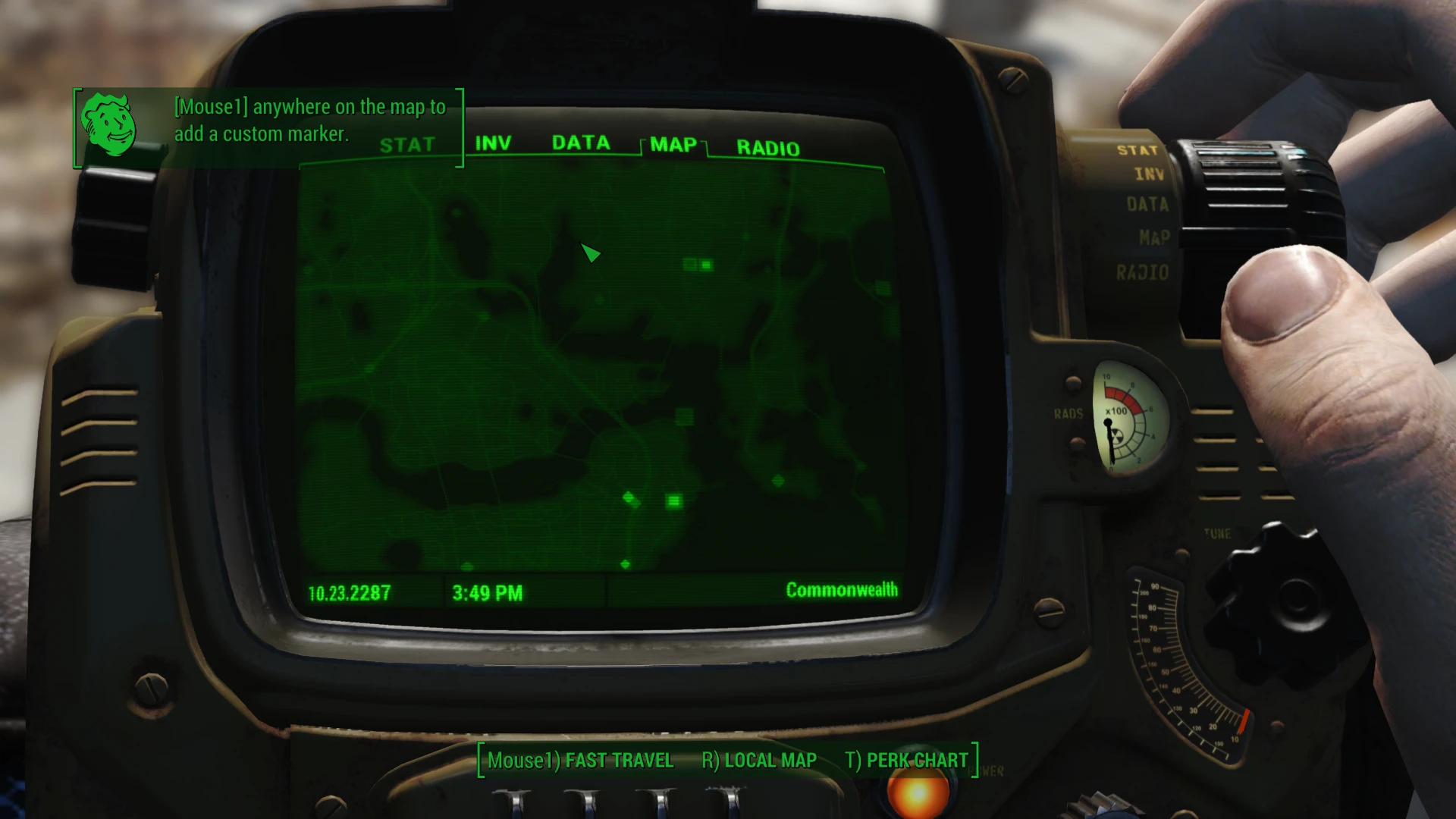This screenshot has height=819, width=1456.
Task: Select the hollow square marker mid-map
Action: (686, 416)
